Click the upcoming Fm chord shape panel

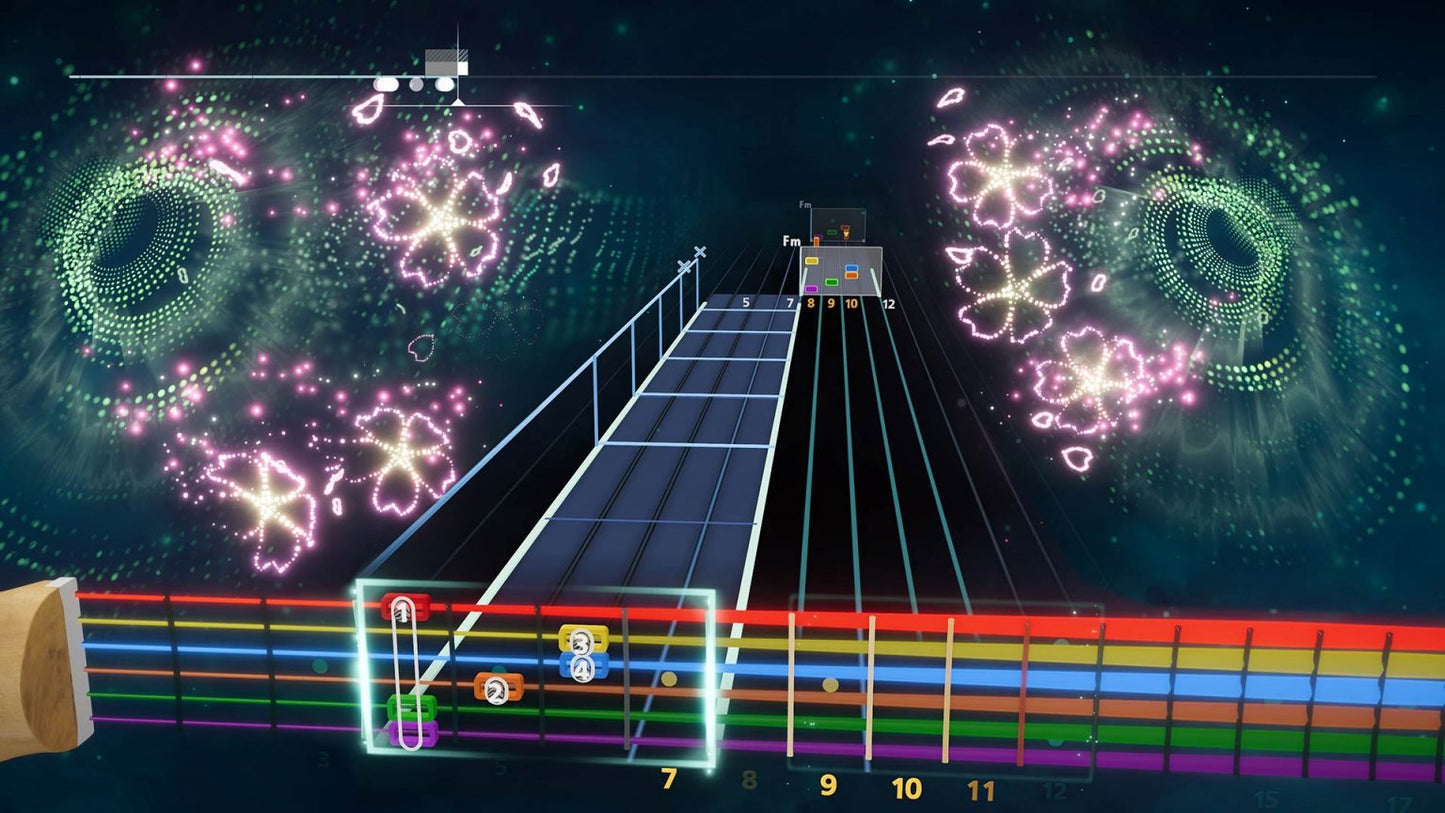(x=837, y=224)
